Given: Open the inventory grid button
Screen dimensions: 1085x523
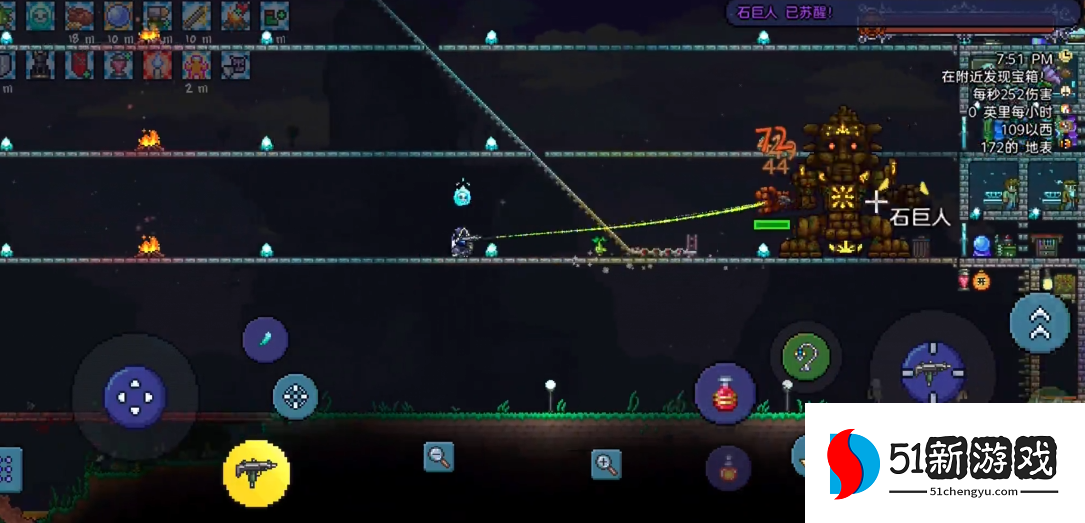Looking at the screenshot, I should 8,469.
